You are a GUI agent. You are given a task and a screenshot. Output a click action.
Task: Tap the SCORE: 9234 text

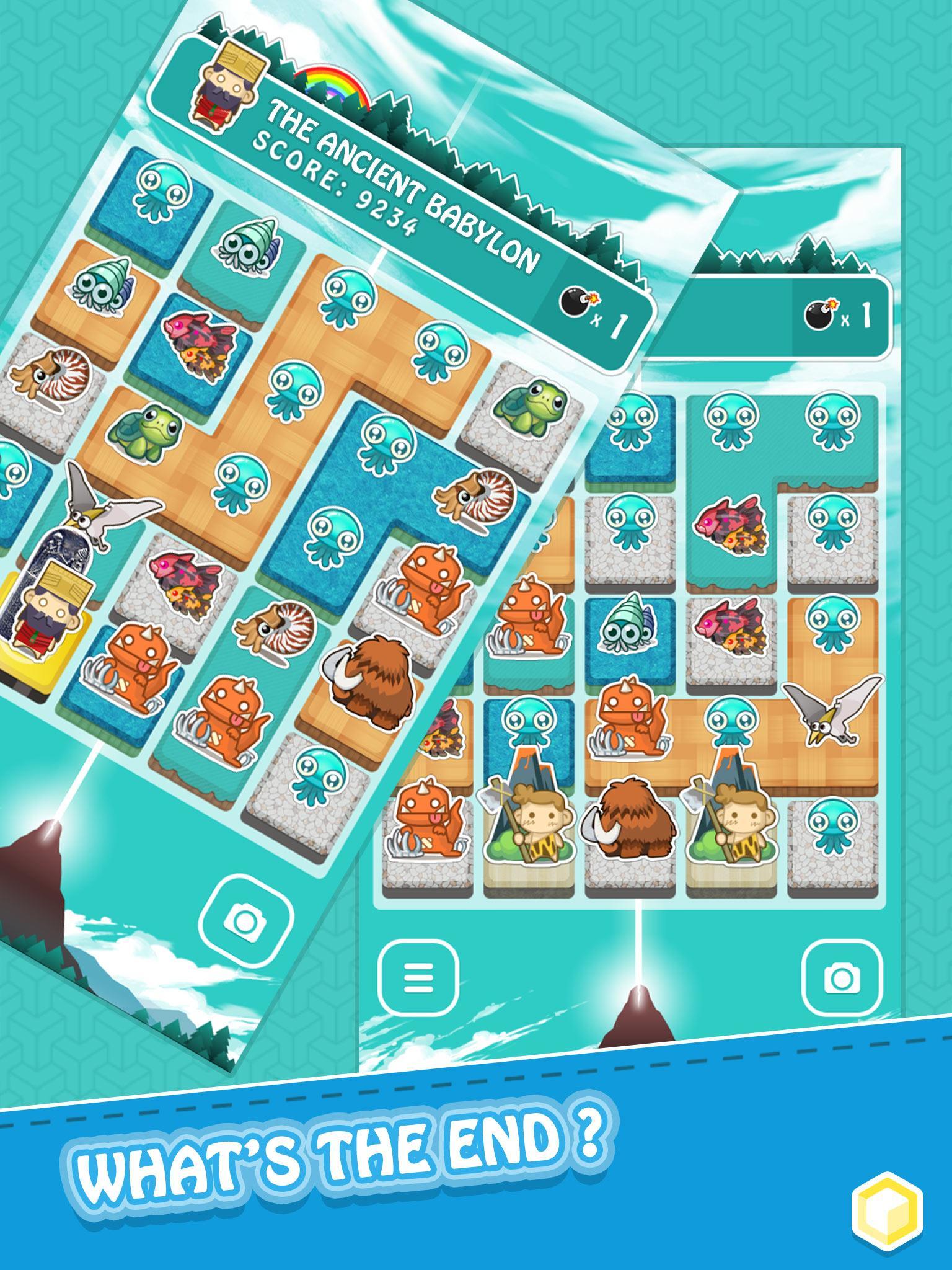click(338, 189)
